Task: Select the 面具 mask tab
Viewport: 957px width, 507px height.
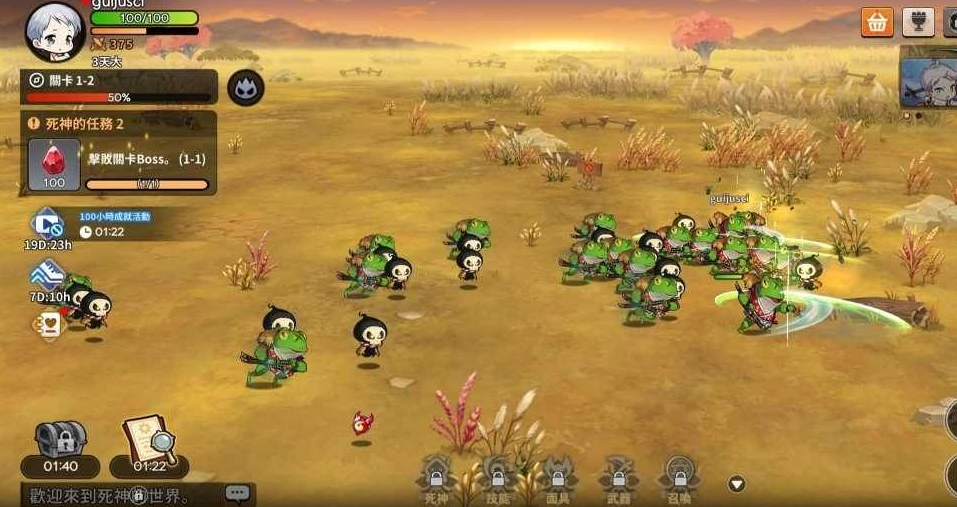Action: point(557,478)
